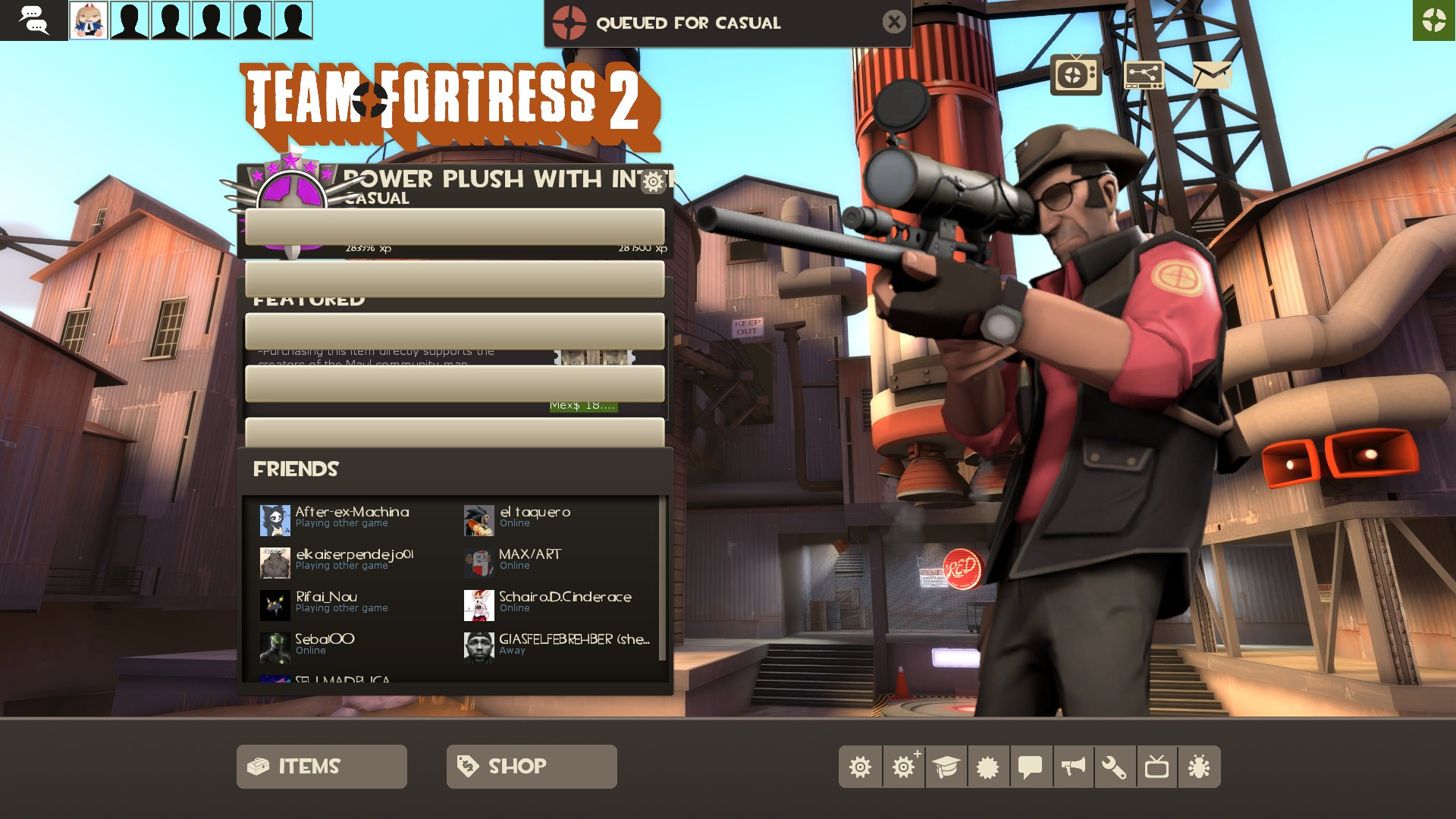Viewport: 1456px width, 819px height.
Task: Open settings gear on Power Plush banner
Action: (x=654, y=182)
